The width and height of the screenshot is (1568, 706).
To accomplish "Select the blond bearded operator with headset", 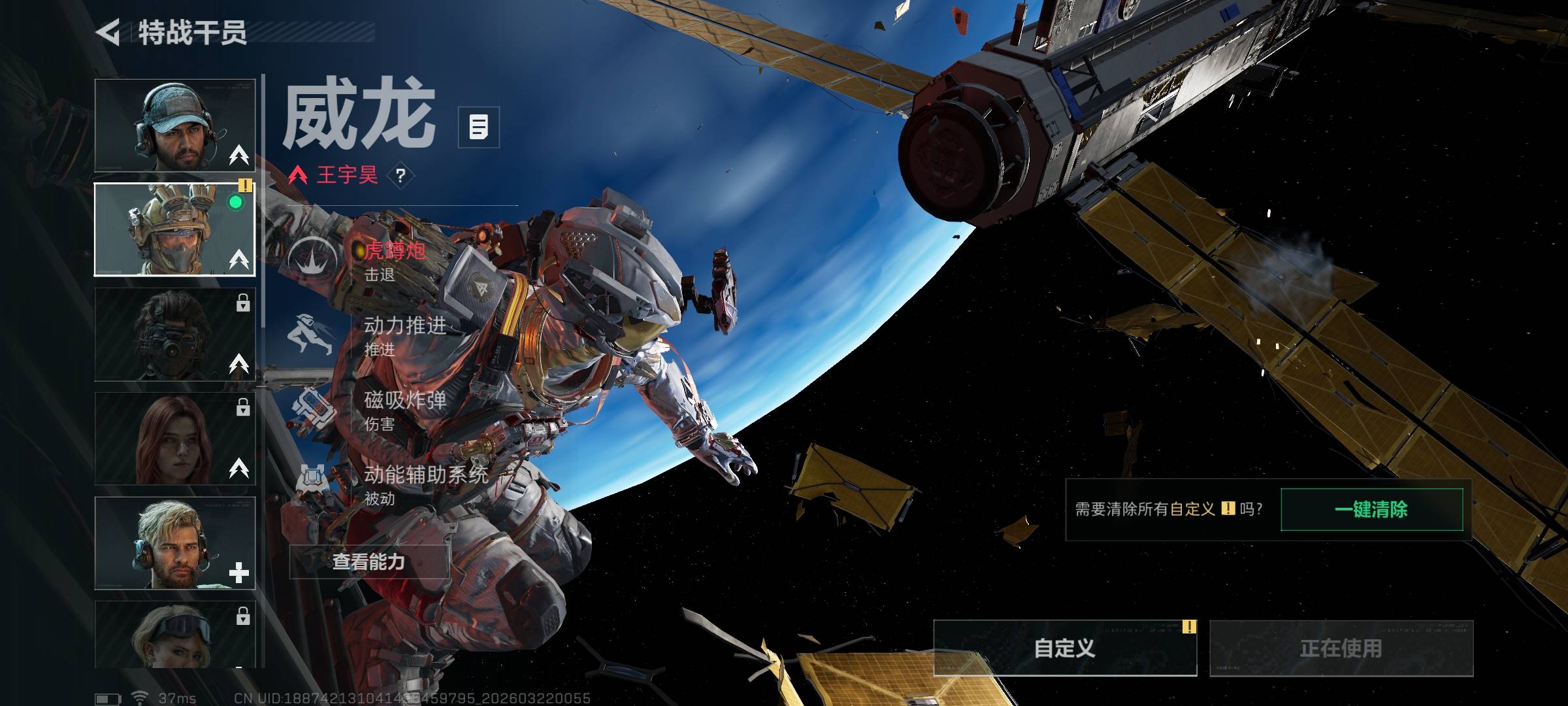I will [174, 543].
